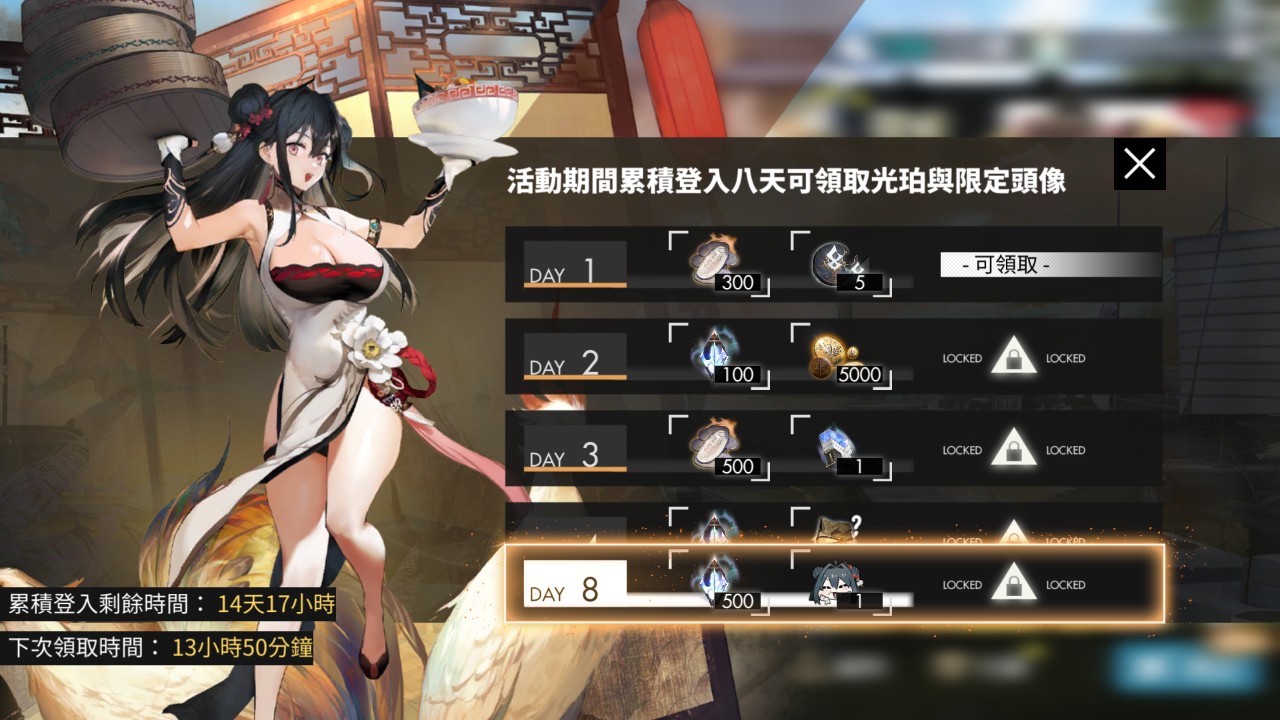Tap the Day 8 locked padlock icon

coord(1013,585)
